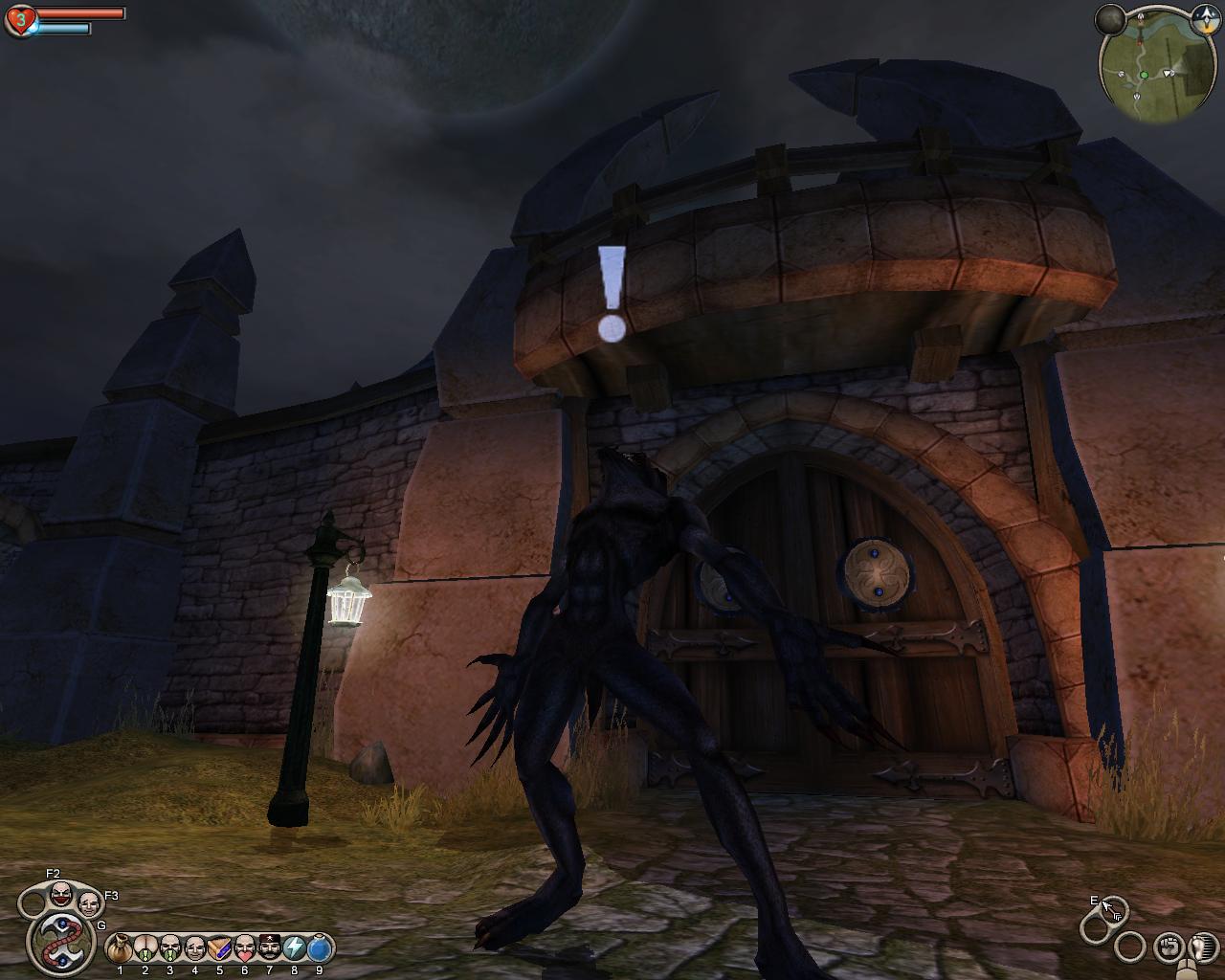Choose the wooden box with blue ribbon
The width and height of the screenshot is (1225, 980).
[219, 948]
